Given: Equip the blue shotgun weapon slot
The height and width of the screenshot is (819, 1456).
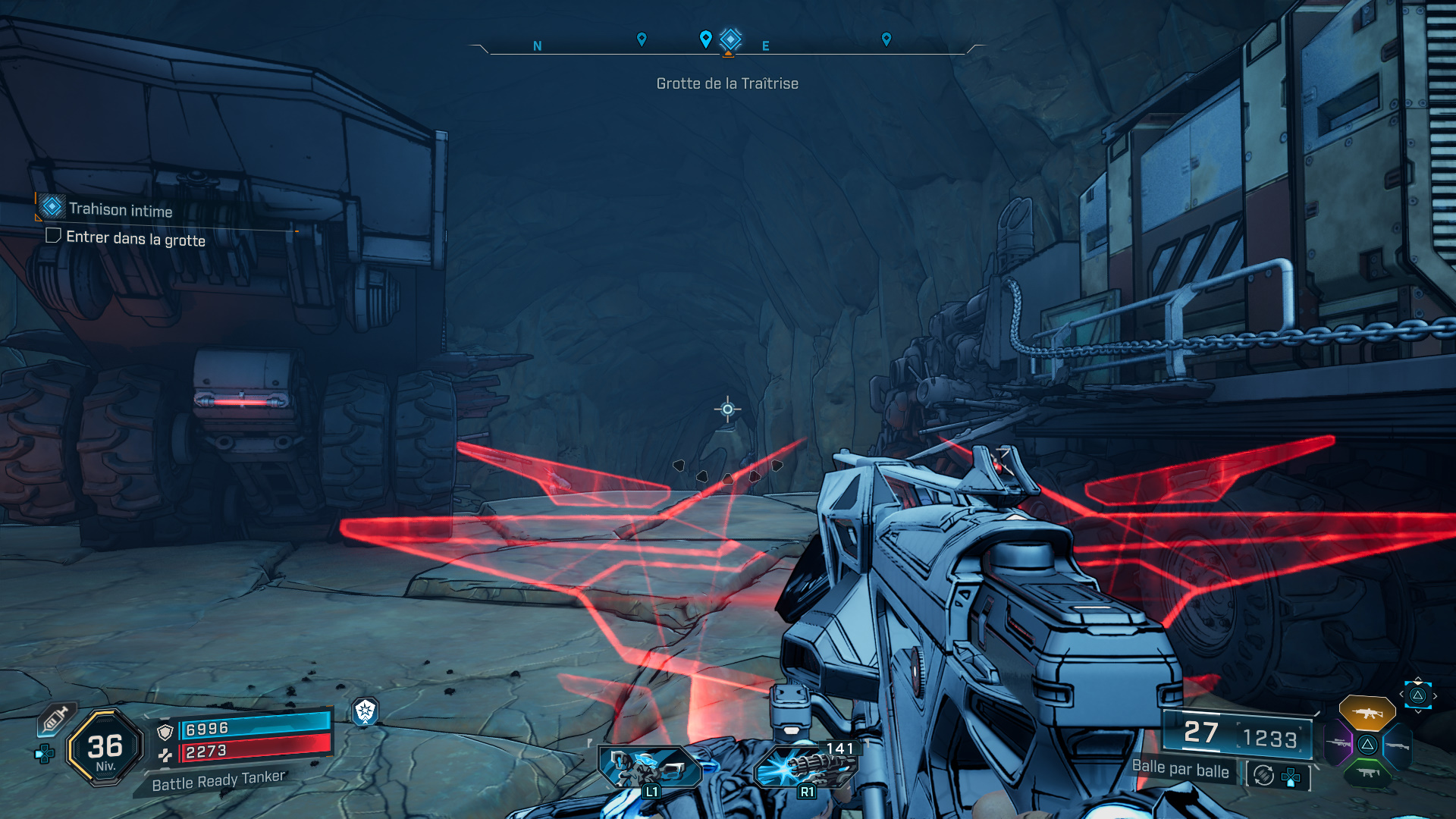Looking at the screenshot, I should pos(1398,746).
